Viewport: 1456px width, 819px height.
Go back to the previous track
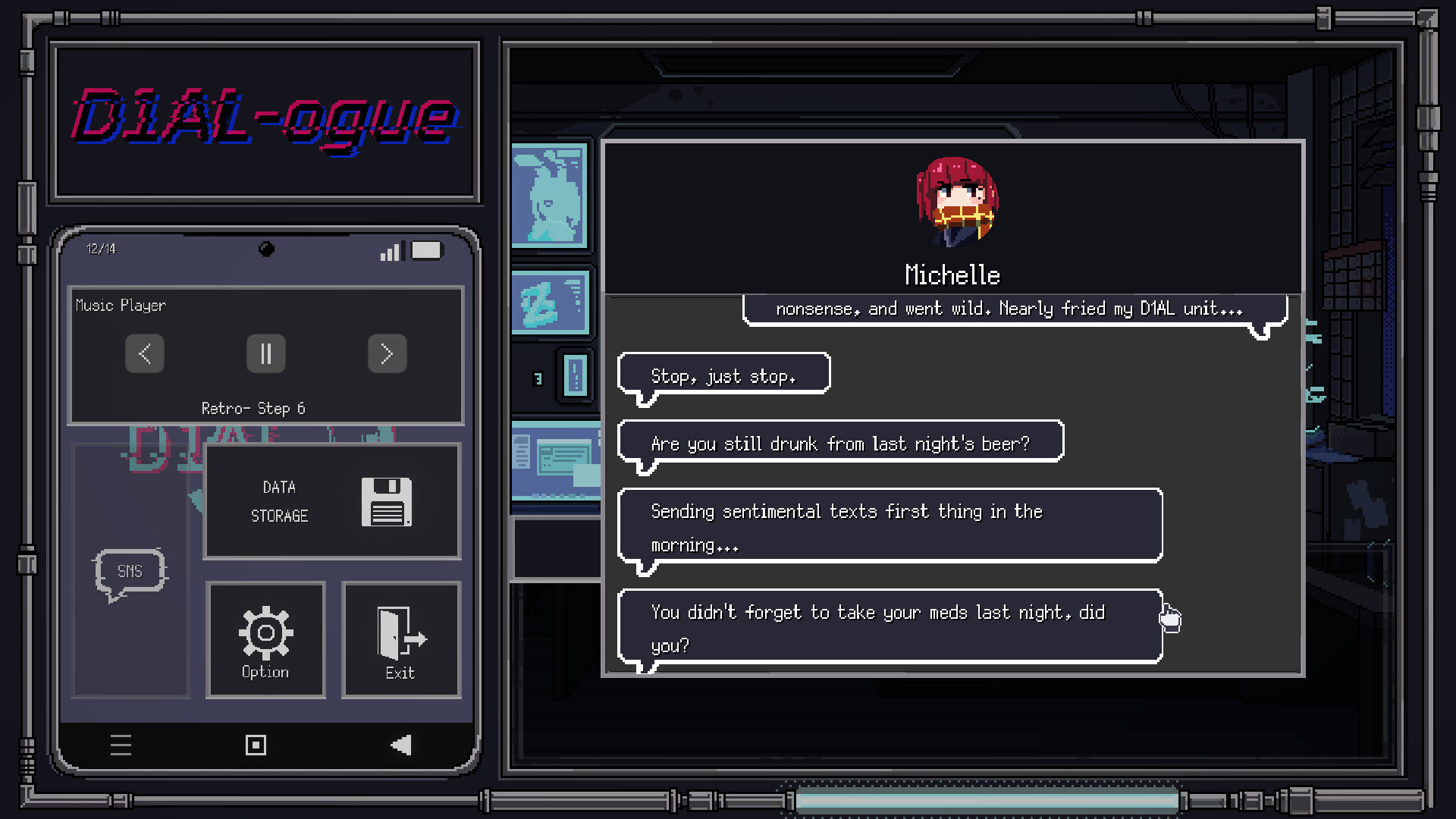145,354
